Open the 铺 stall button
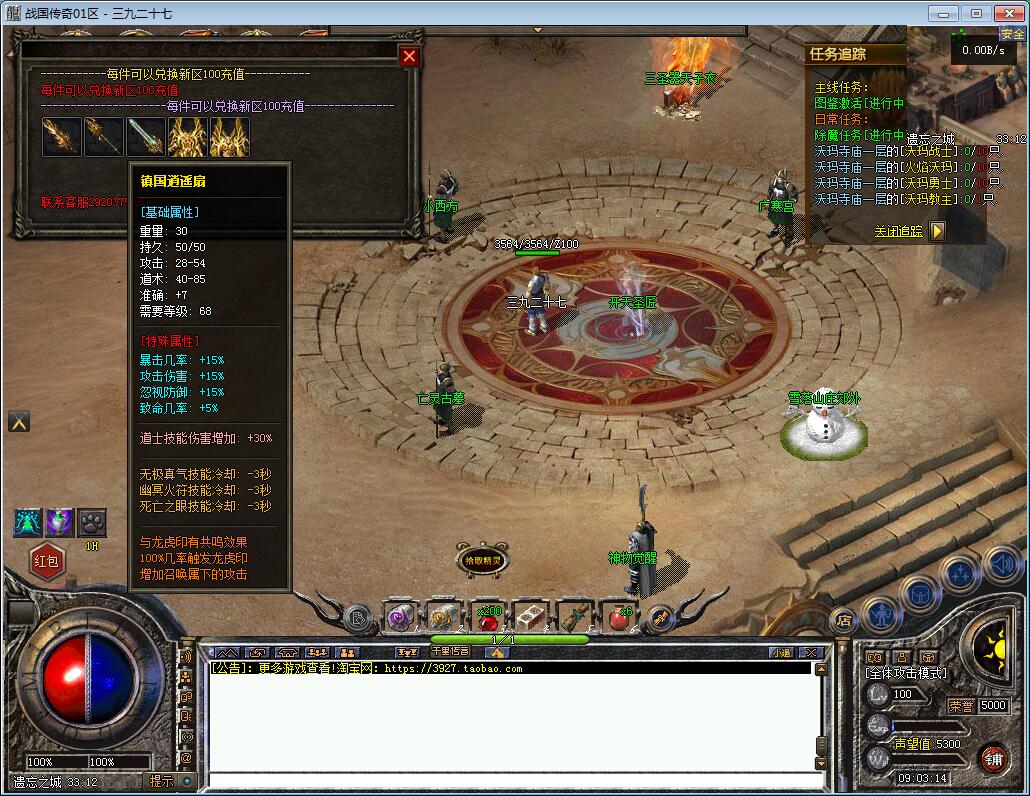 pos(993,760)
